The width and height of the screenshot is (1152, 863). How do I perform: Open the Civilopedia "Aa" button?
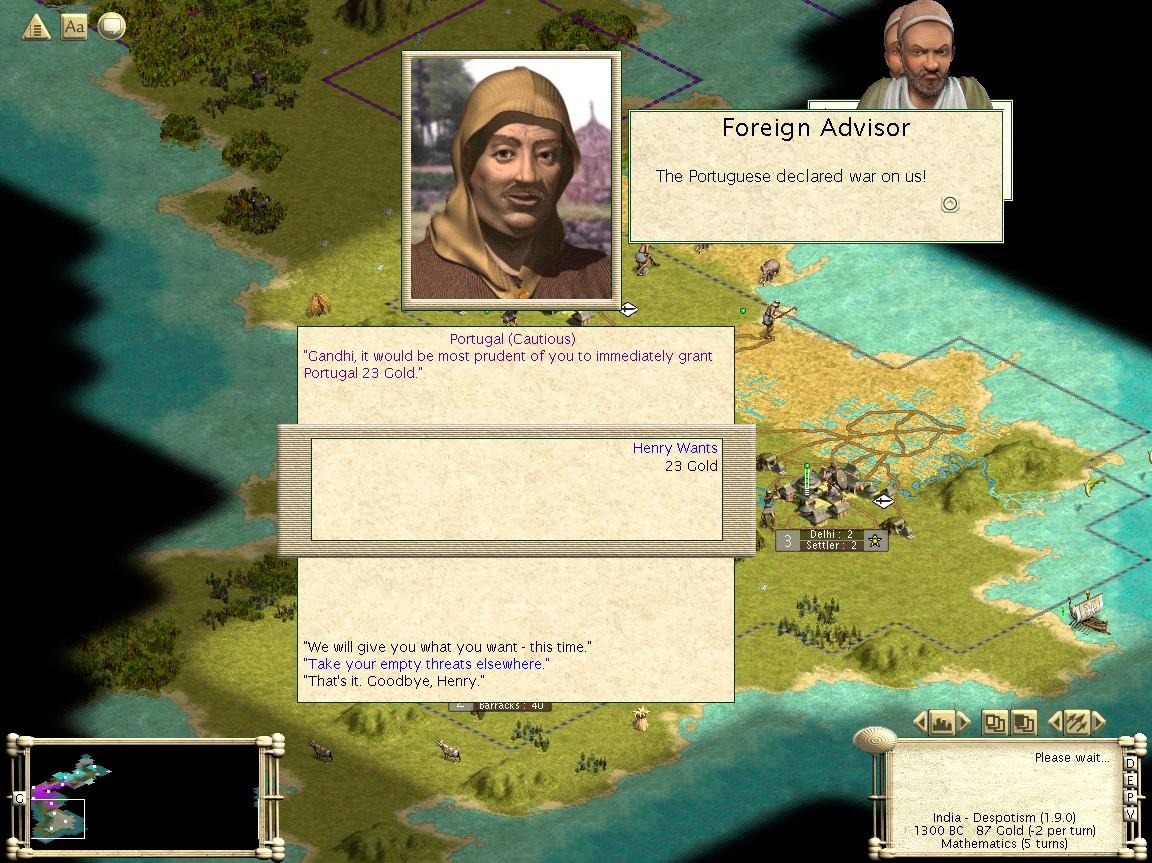[x=74, y=27]
